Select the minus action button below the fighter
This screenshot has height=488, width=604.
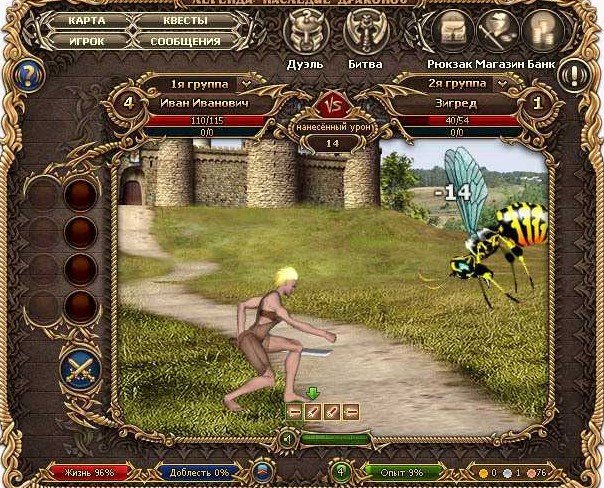[295, 411]
